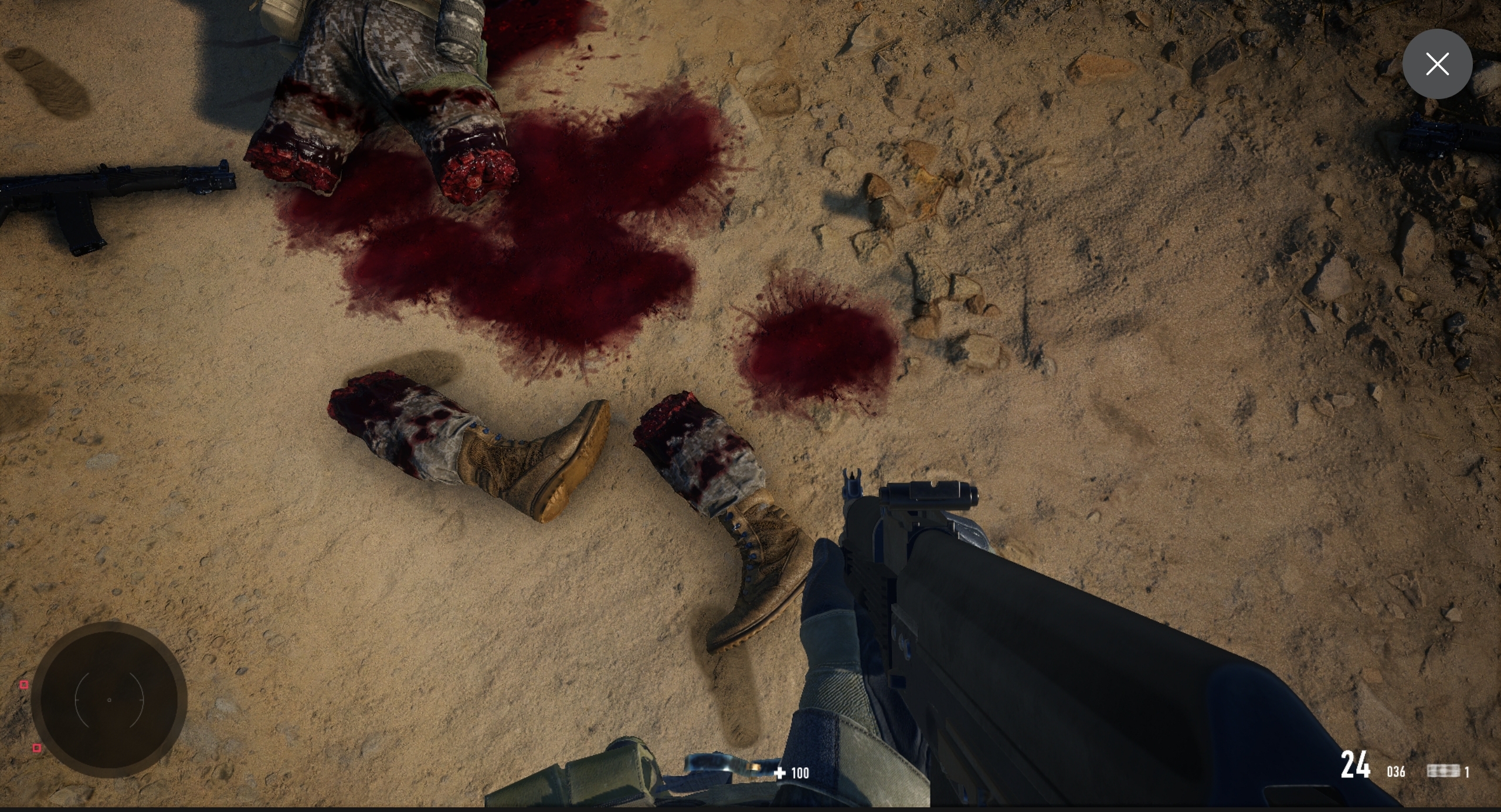Click the reserve ammo number 036
The image size is (1501, 812).
pyautogui.click(x=1396, y=772)
